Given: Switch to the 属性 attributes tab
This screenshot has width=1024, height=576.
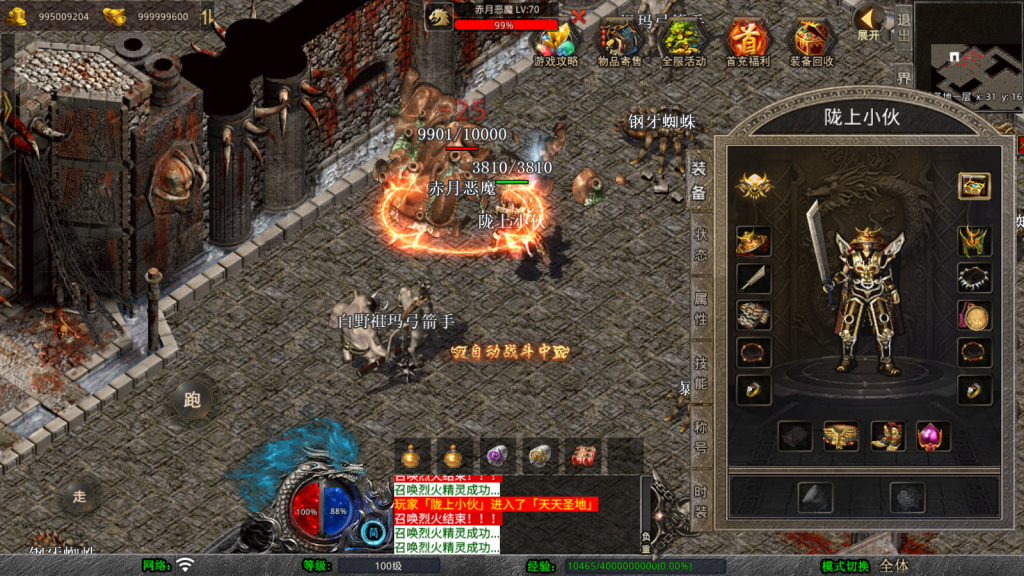Looking at the screenshot, I should coord(700,305).
